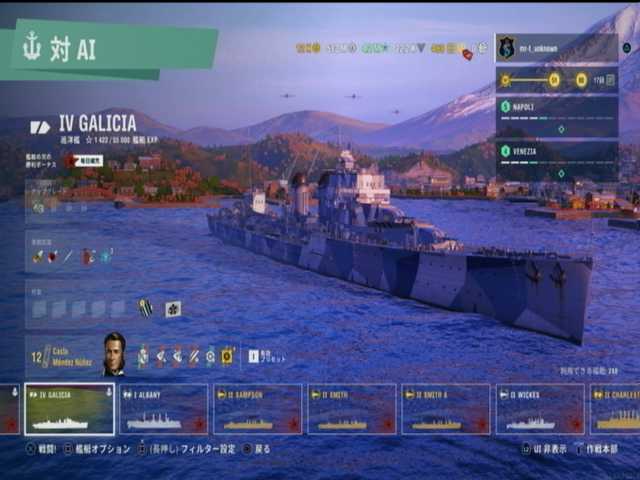Viewport: 640px width, 480px height.
Task: Open the black-and-white emblem flag slot
Action: (172, 308)
